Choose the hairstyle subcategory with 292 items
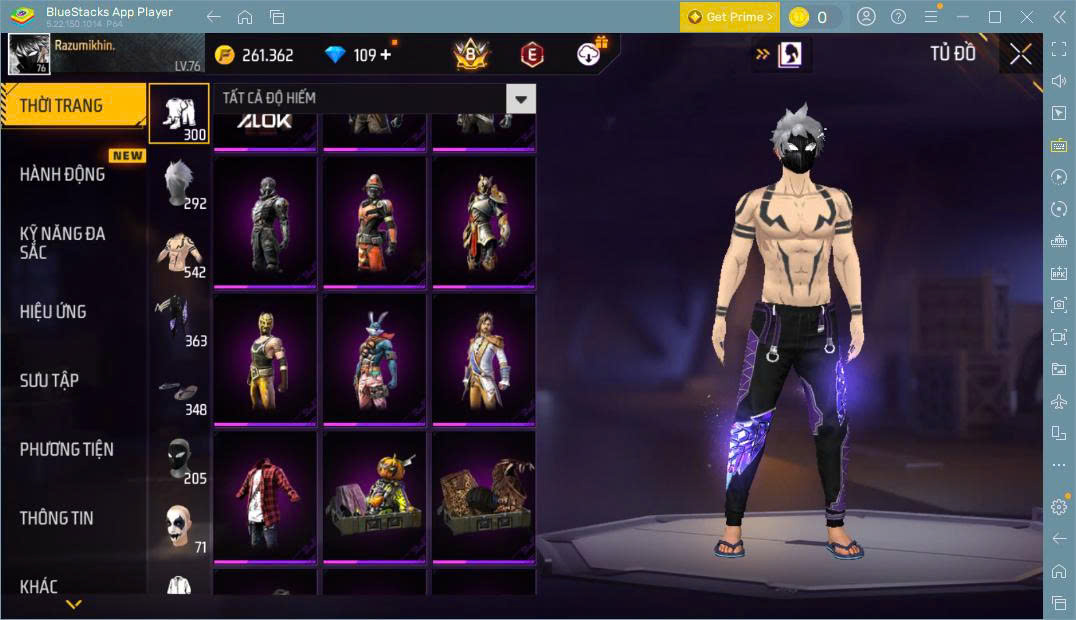Viewport: 1076px width, 620px height. point(179,184)
